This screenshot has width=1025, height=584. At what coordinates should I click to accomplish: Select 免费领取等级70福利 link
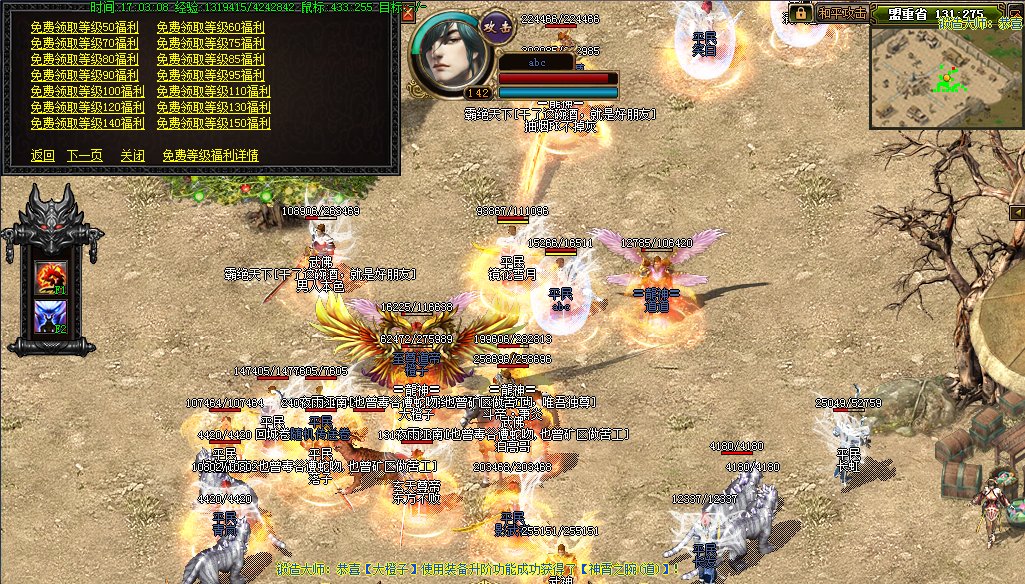(x=85, y=43)
